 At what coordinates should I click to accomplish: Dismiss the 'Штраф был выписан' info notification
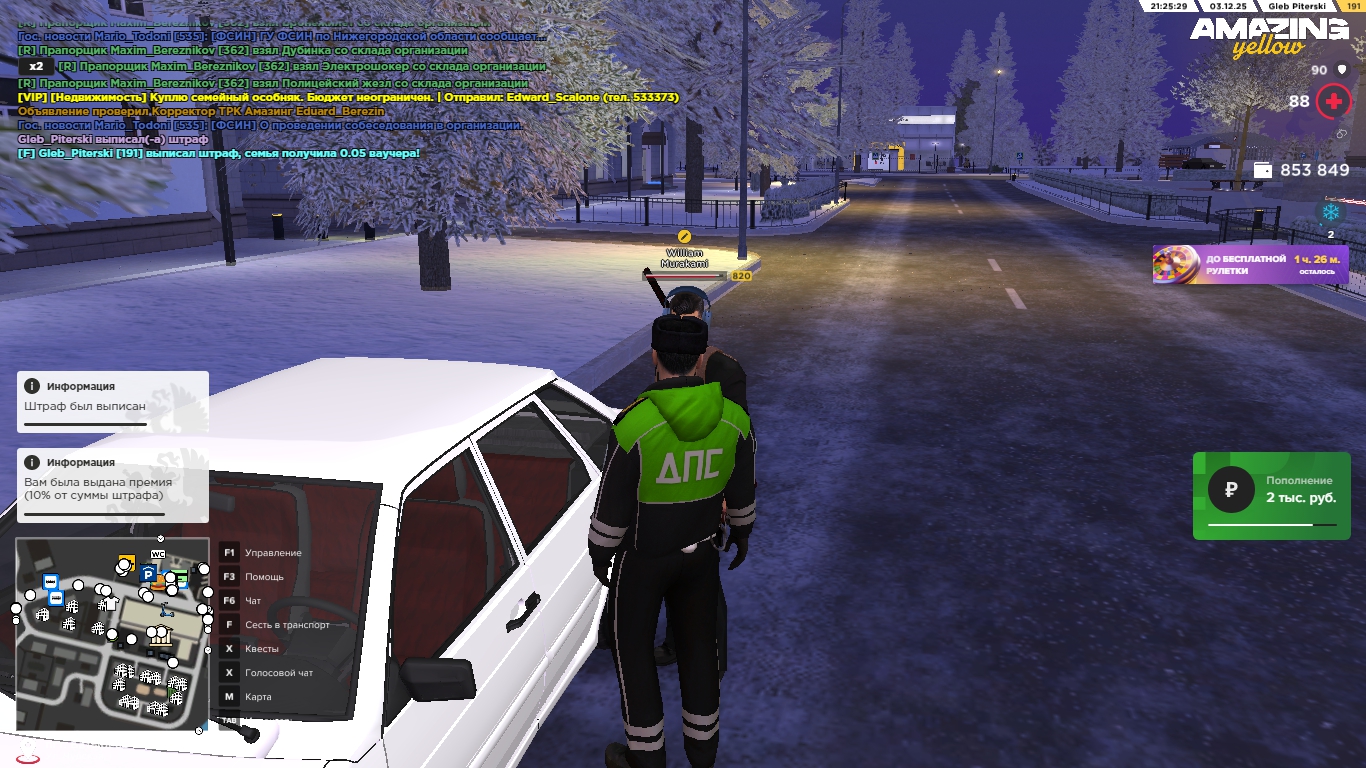coord(112,401)
